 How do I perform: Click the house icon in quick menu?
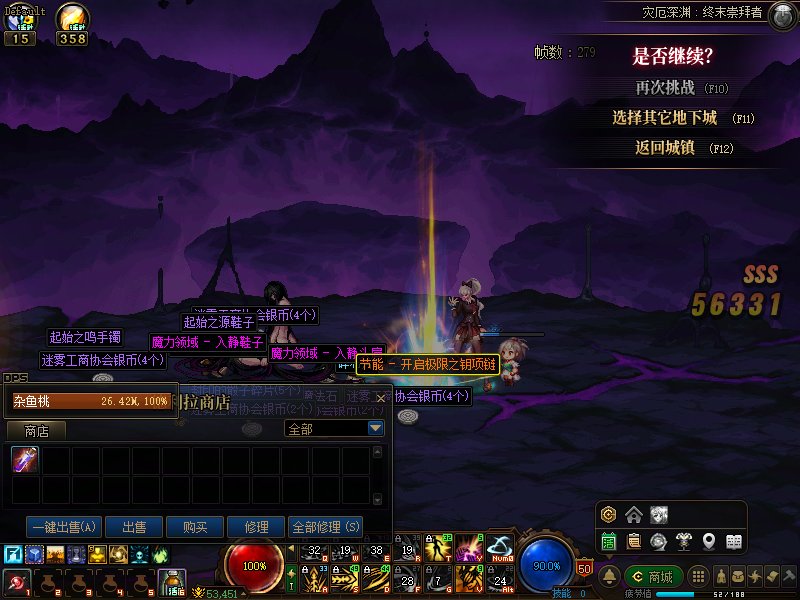pos(634,515)
